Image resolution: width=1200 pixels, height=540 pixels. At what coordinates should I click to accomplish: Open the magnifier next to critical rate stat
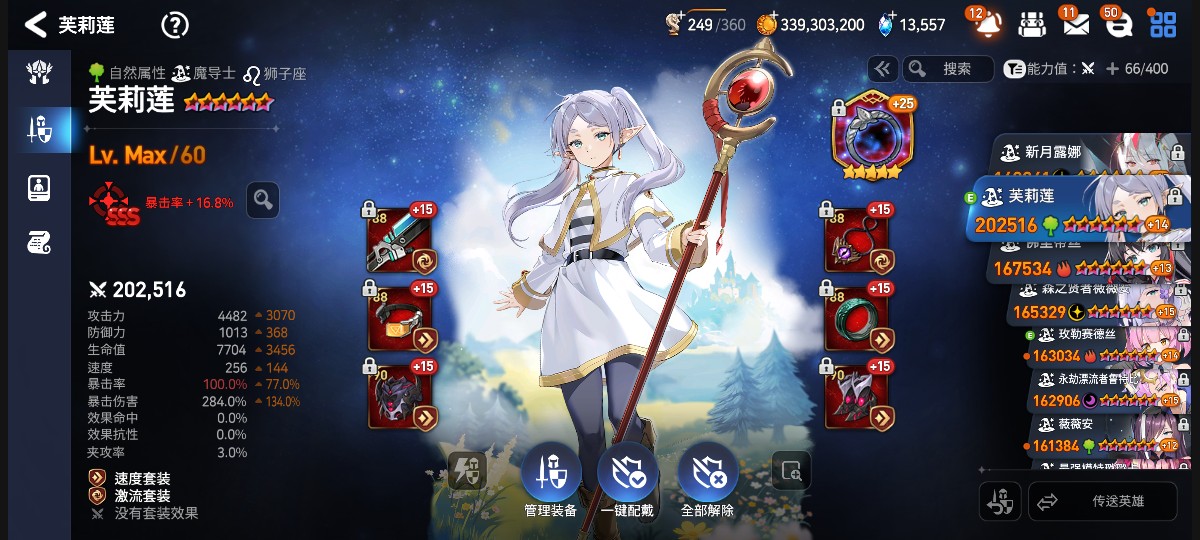[x=262, y=200]
